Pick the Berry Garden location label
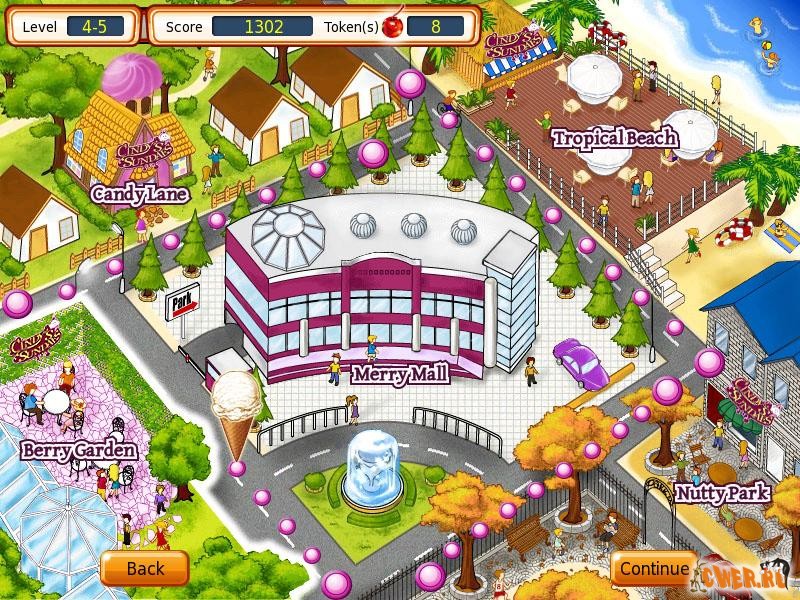The width and height of the screenshot is (800, 600). pyautogui.click(x=78, y=451)
